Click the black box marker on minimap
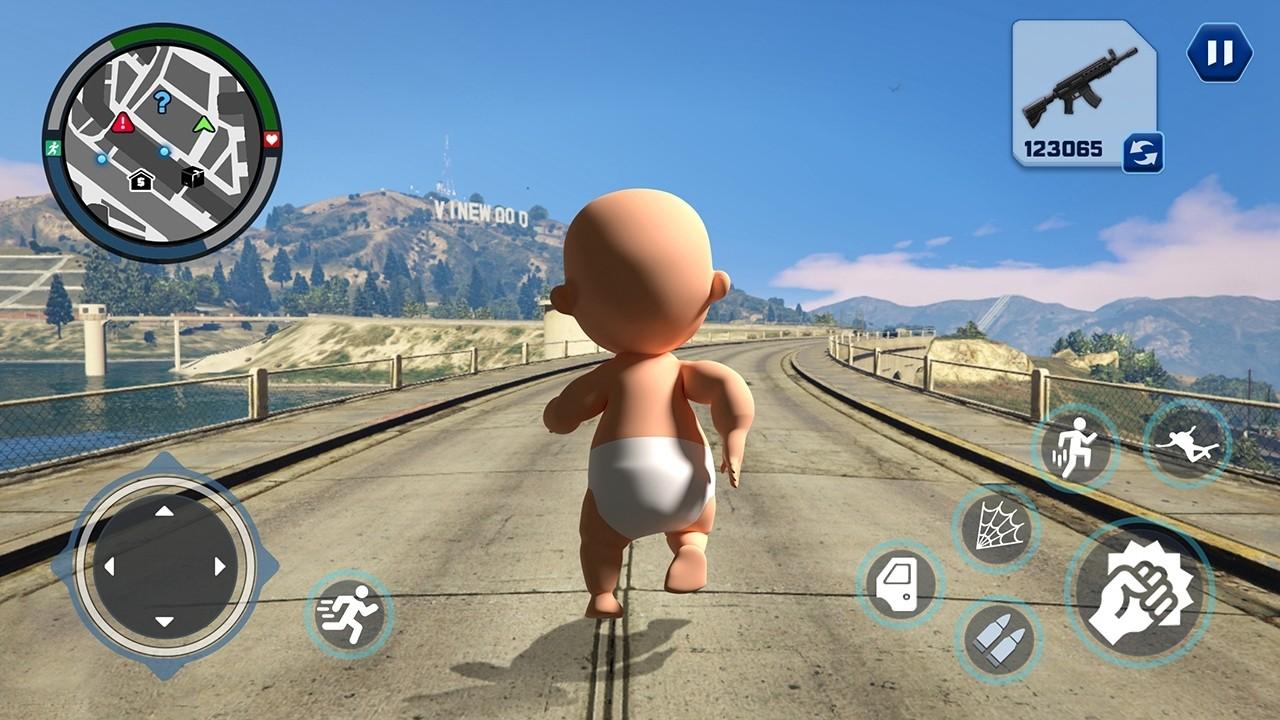This screenshot has height=720, width=1280. click(192, 177)
